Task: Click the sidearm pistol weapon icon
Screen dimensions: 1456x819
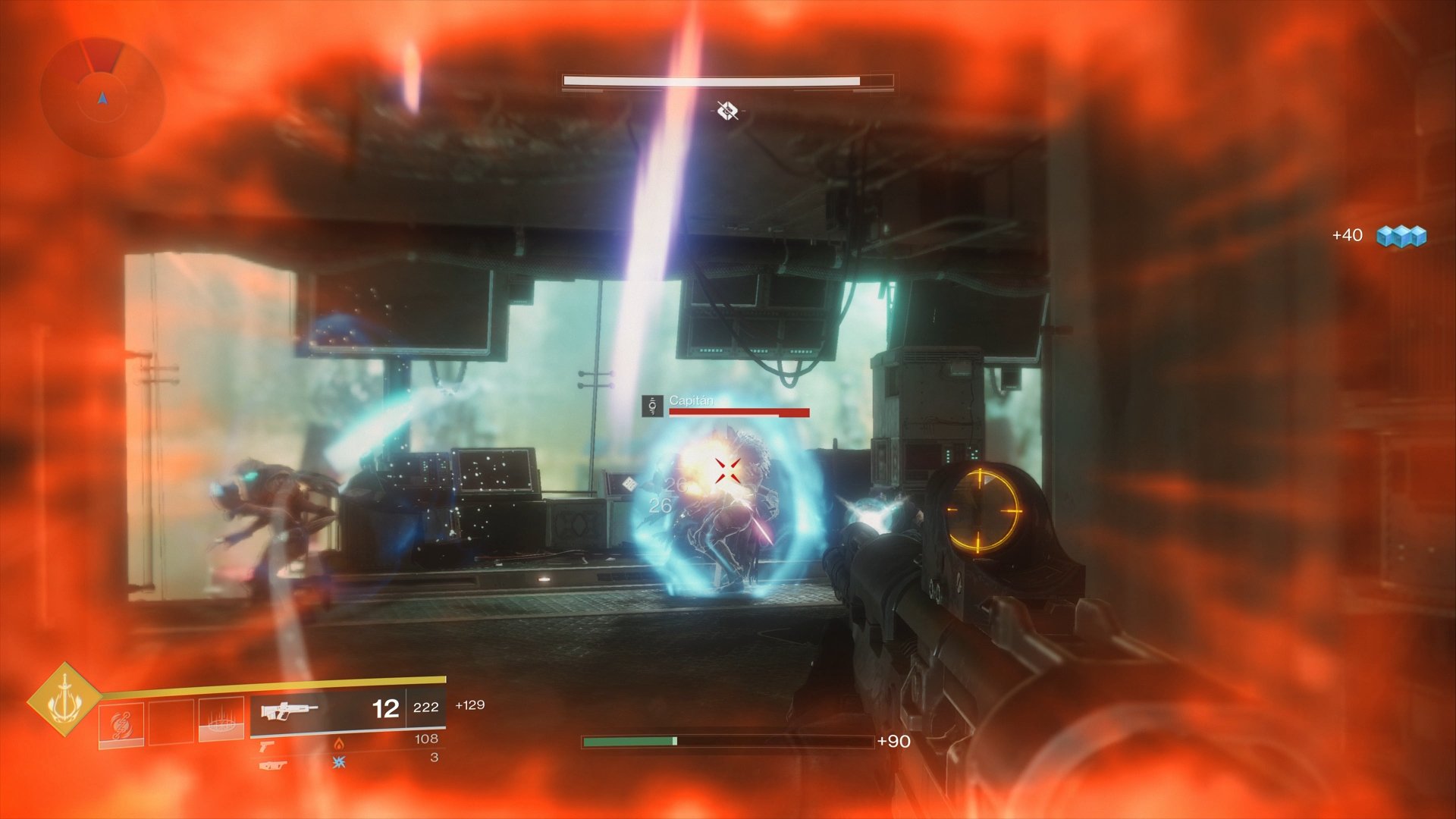Action: coord(268,747)
